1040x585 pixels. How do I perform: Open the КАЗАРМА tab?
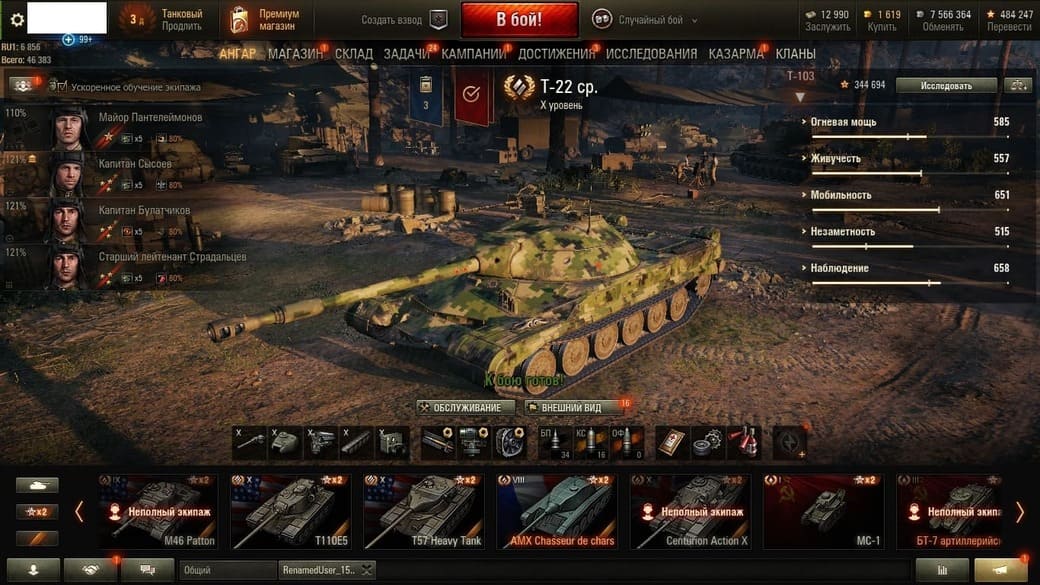click(x=736, y=53)
